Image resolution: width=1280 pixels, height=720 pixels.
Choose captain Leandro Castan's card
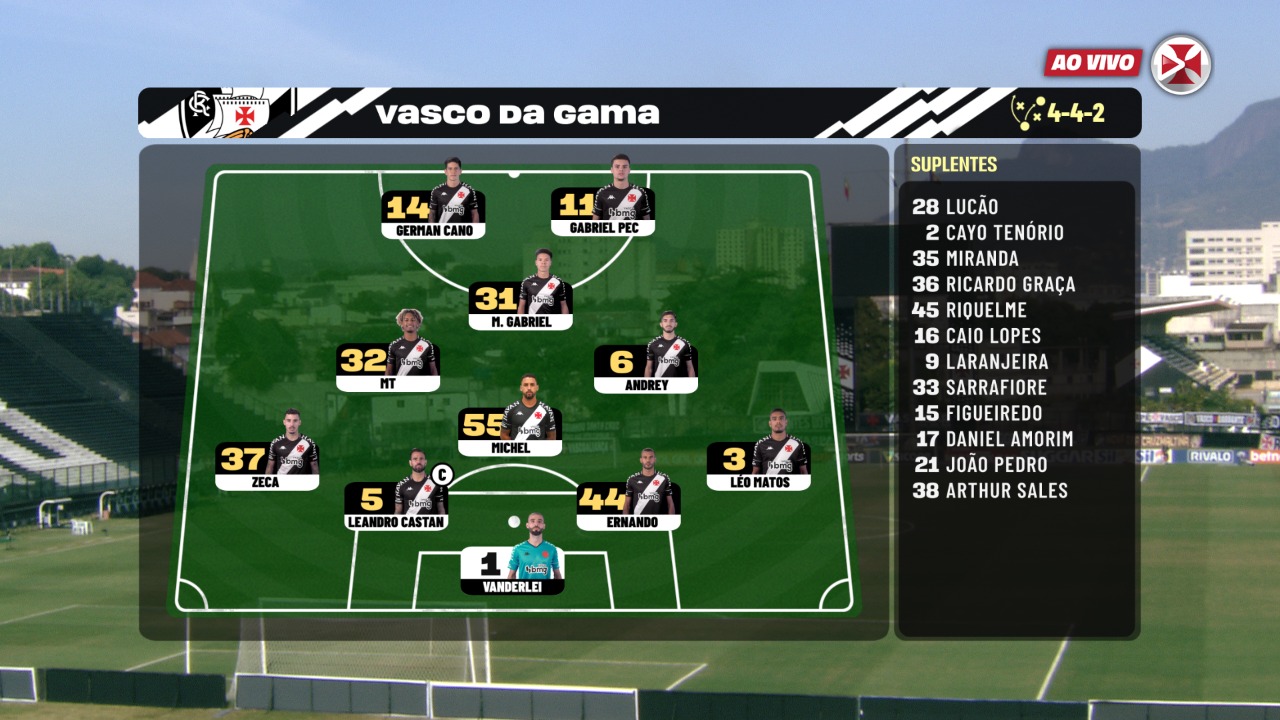[396, 503]
